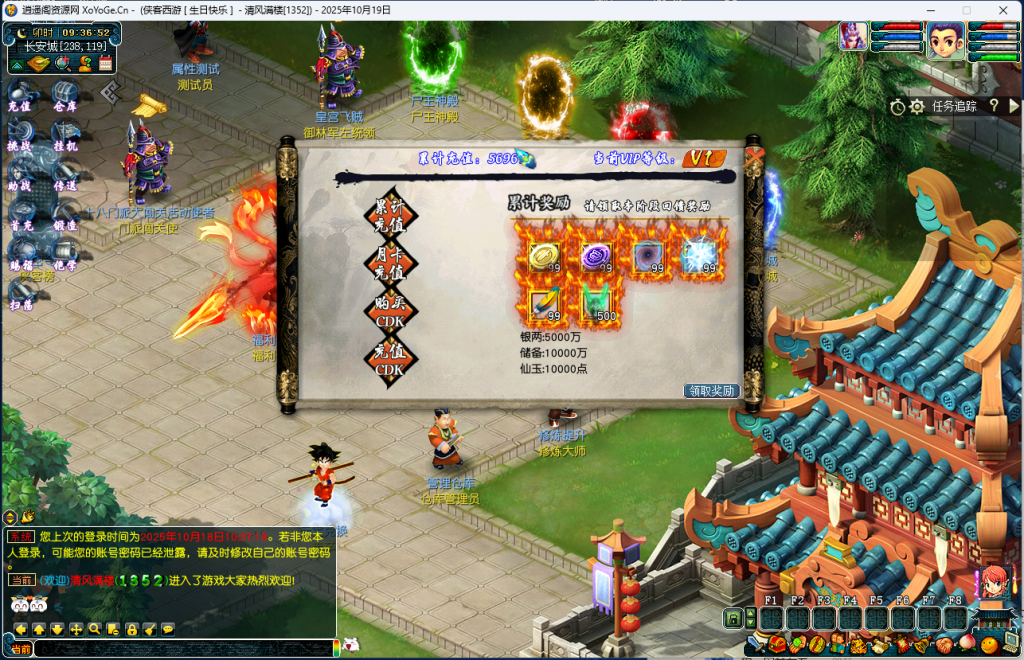Viewport: 1024px width, 660px height.
Task: Open the 锻造 forging icon
Action: click(x=65, y=217)
